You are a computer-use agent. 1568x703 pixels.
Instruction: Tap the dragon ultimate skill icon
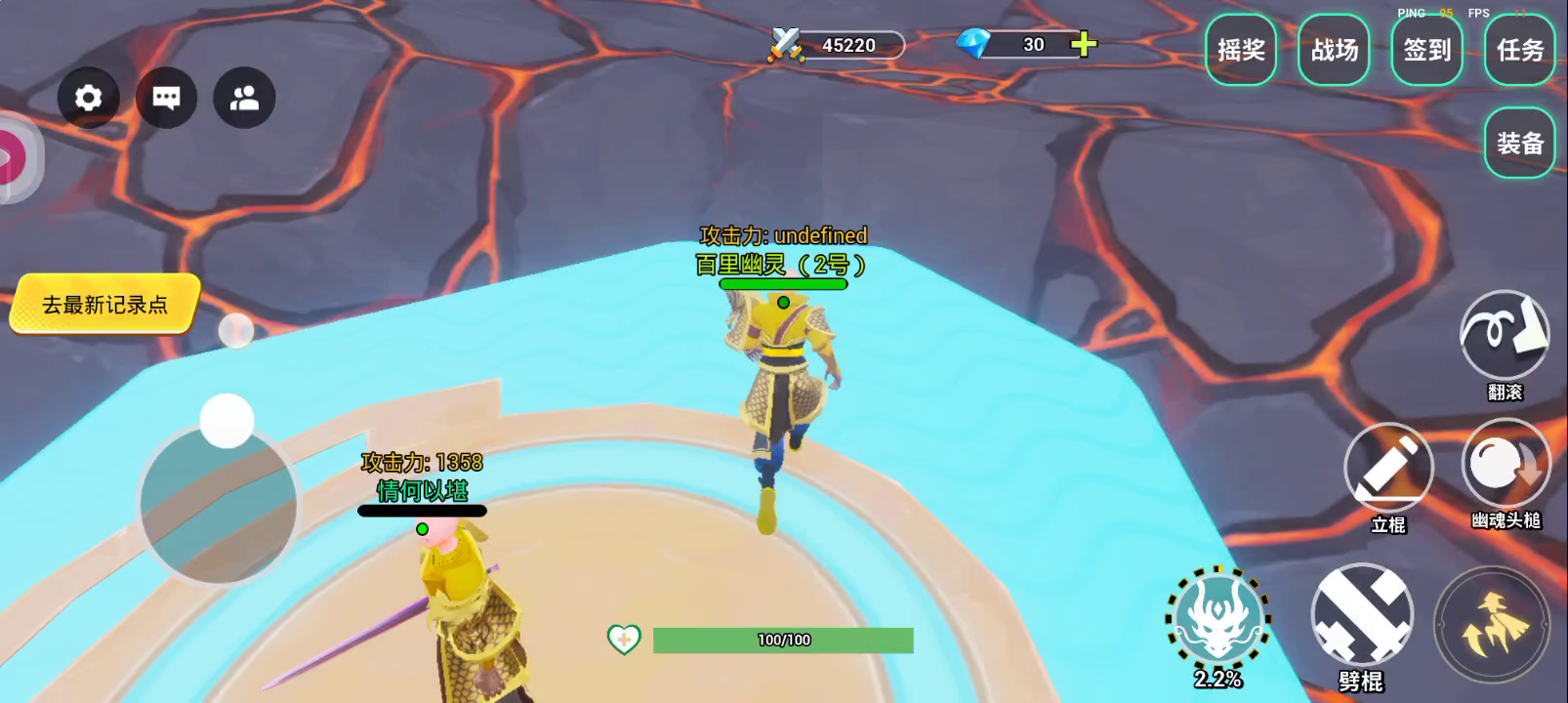1217,619
